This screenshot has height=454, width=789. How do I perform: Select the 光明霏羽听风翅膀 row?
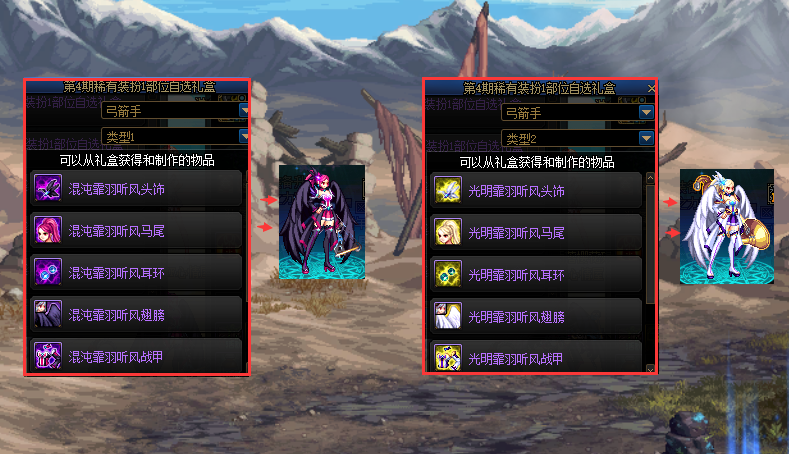coord(537,315)
